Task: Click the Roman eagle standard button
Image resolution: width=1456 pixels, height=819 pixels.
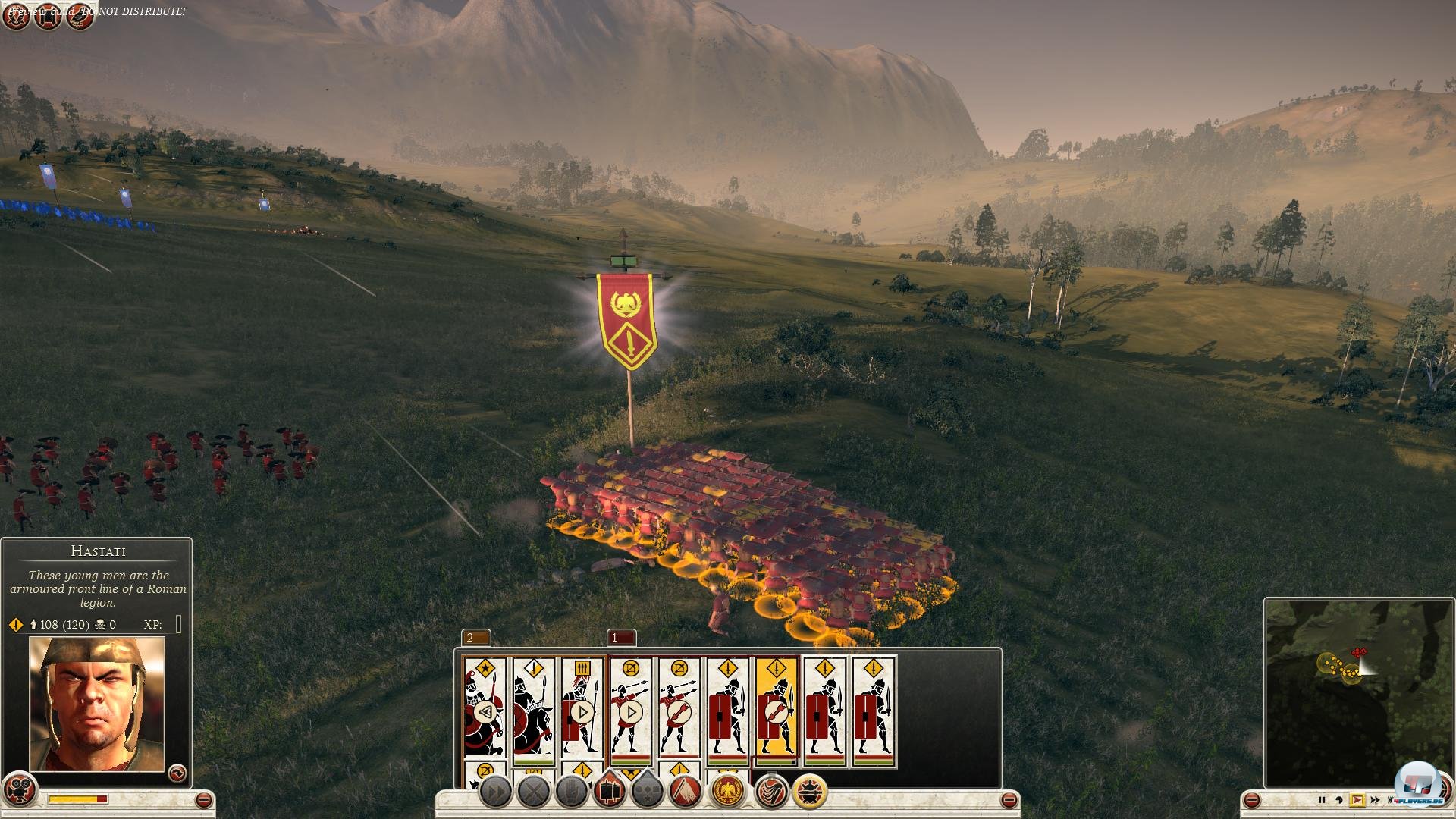Action: 728,792
